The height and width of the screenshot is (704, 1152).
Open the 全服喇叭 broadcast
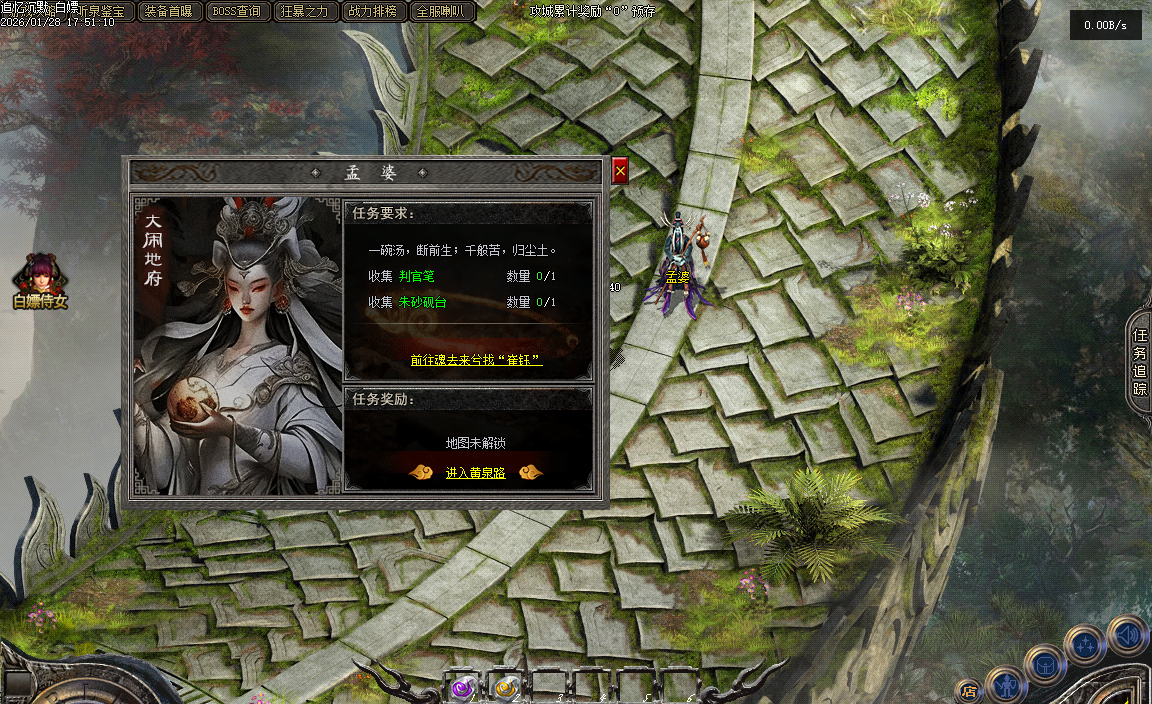coord(441,12)
